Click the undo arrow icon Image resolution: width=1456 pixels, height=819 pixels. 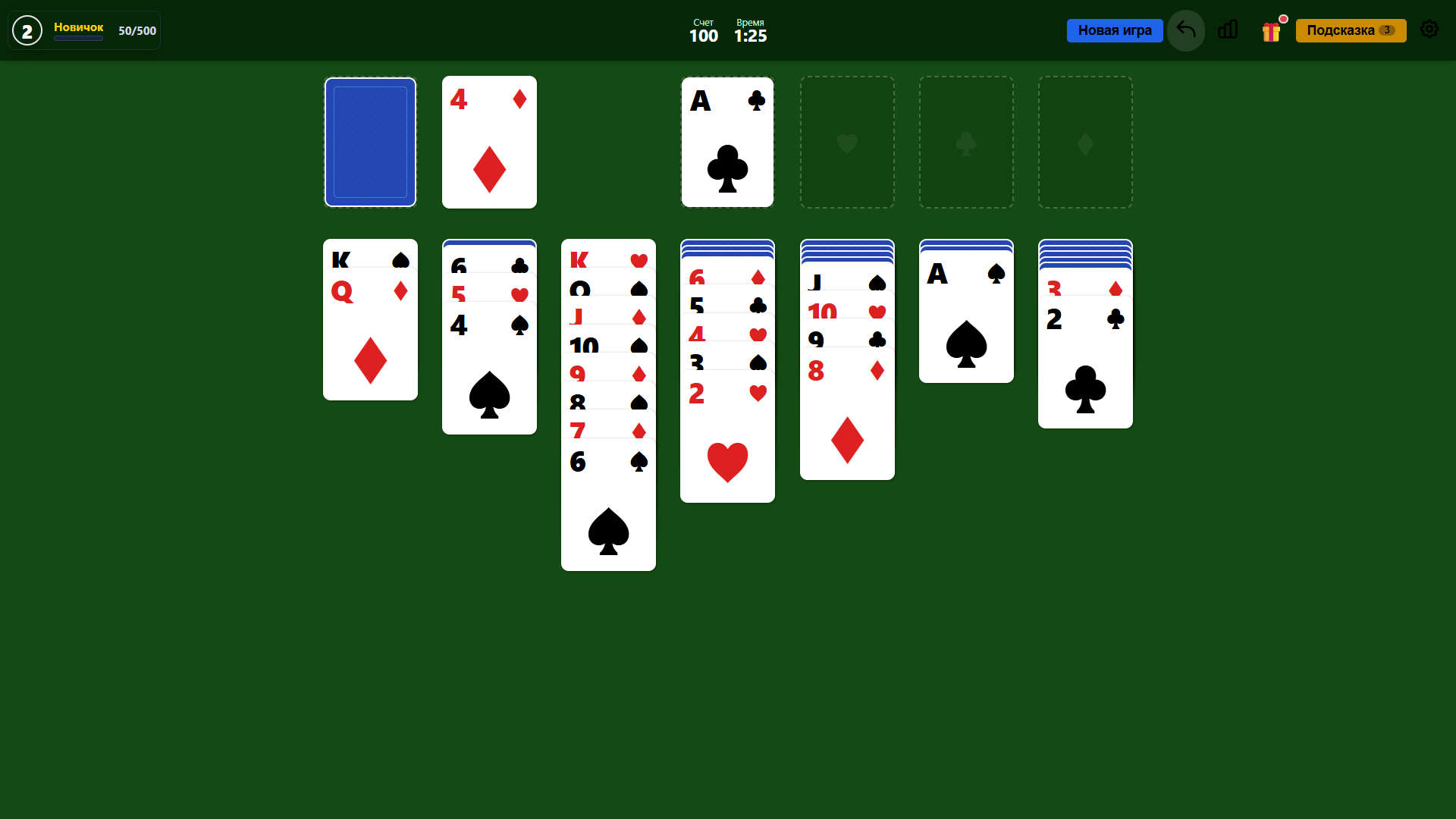pos(1185,30)
